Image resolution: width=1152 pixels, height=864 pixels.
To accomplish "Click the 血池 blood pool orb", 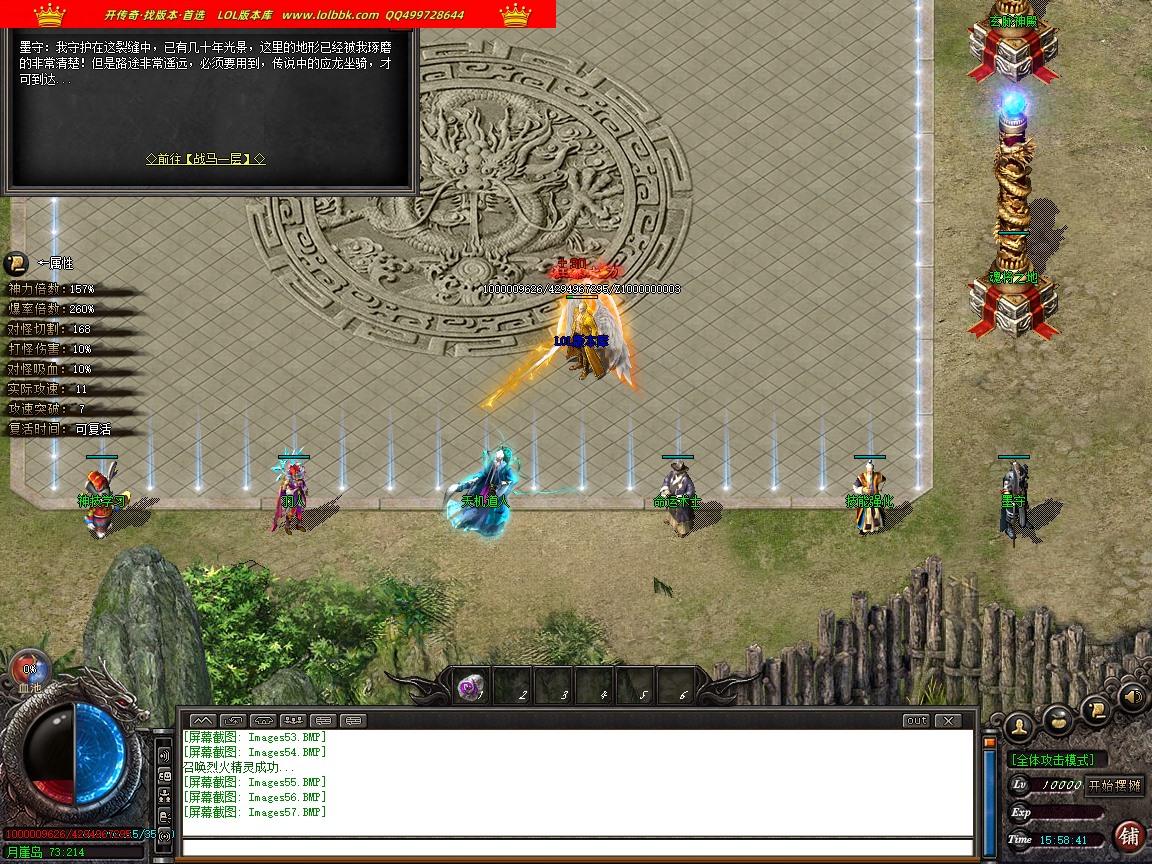I will click(x=29, y=670).
